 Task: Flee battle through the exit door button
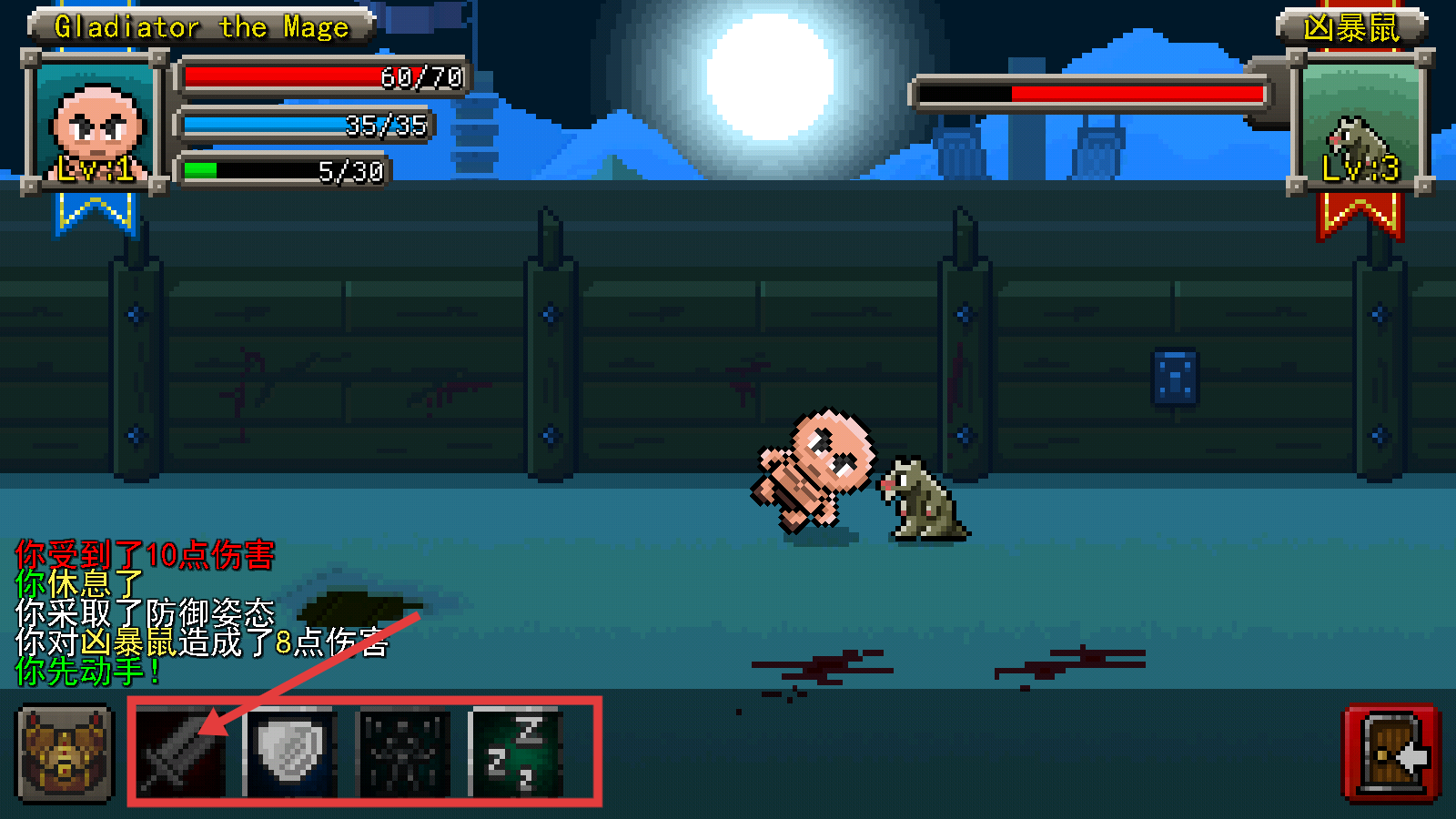point(1391,753)
